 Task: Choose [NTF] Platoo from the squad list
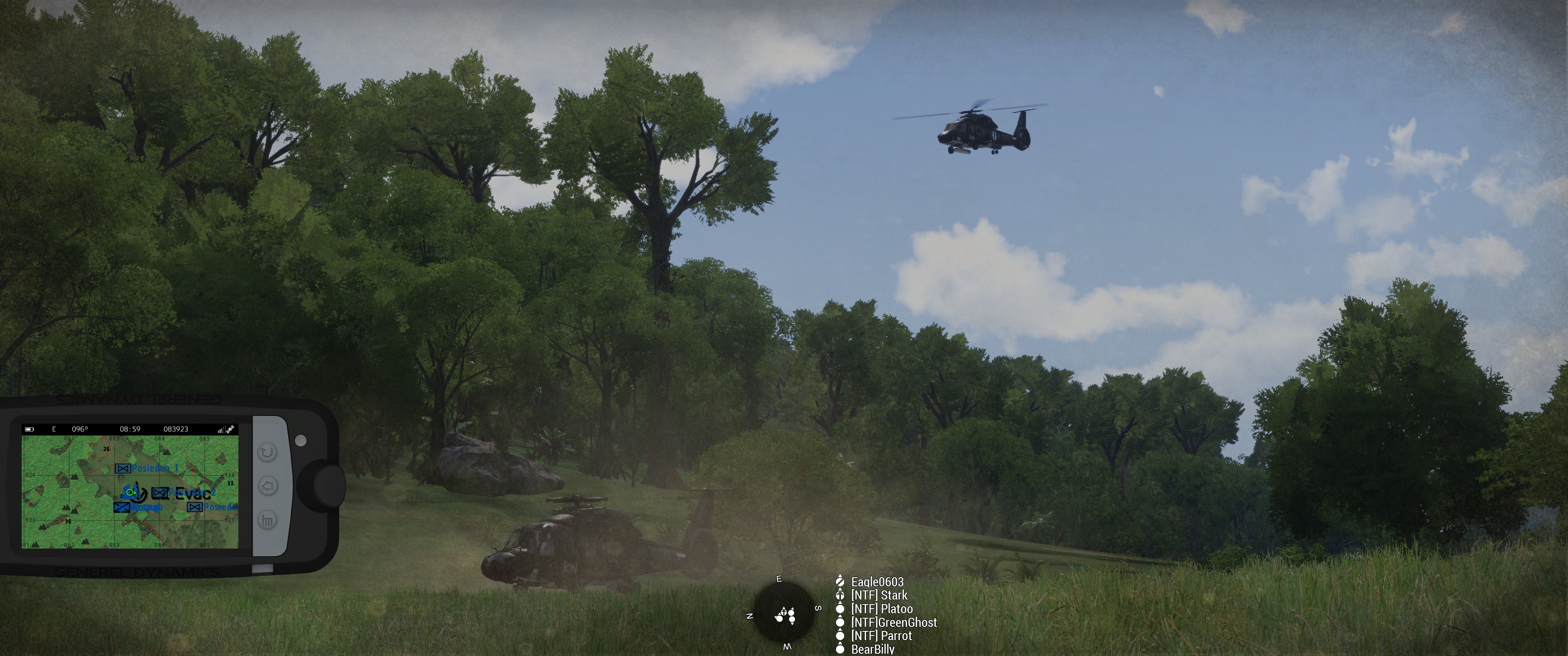[x=882, y=609]
